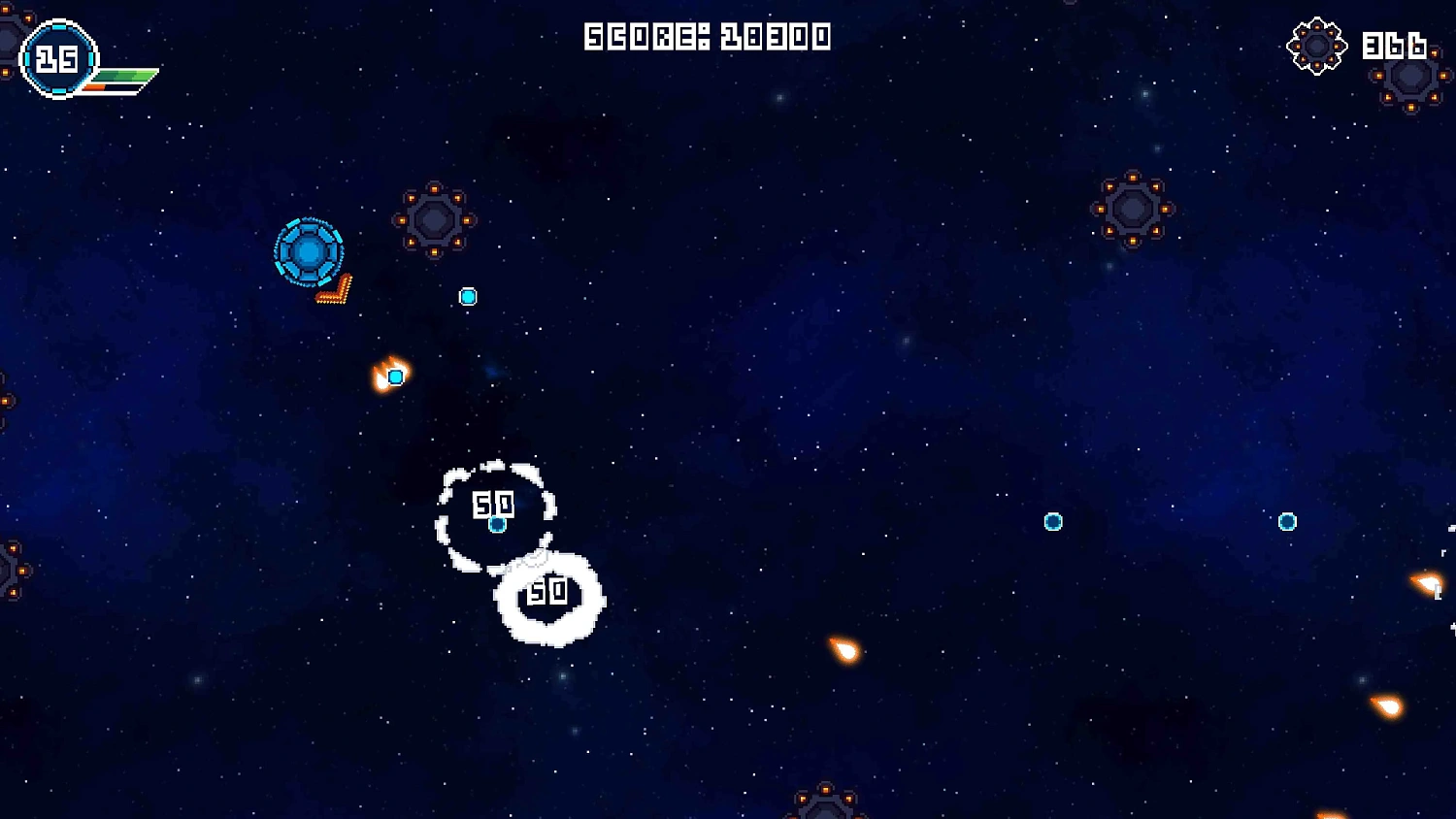Click the SCORE: 18300 text
The image size is (1456, 819).
(x=708, y=35)
